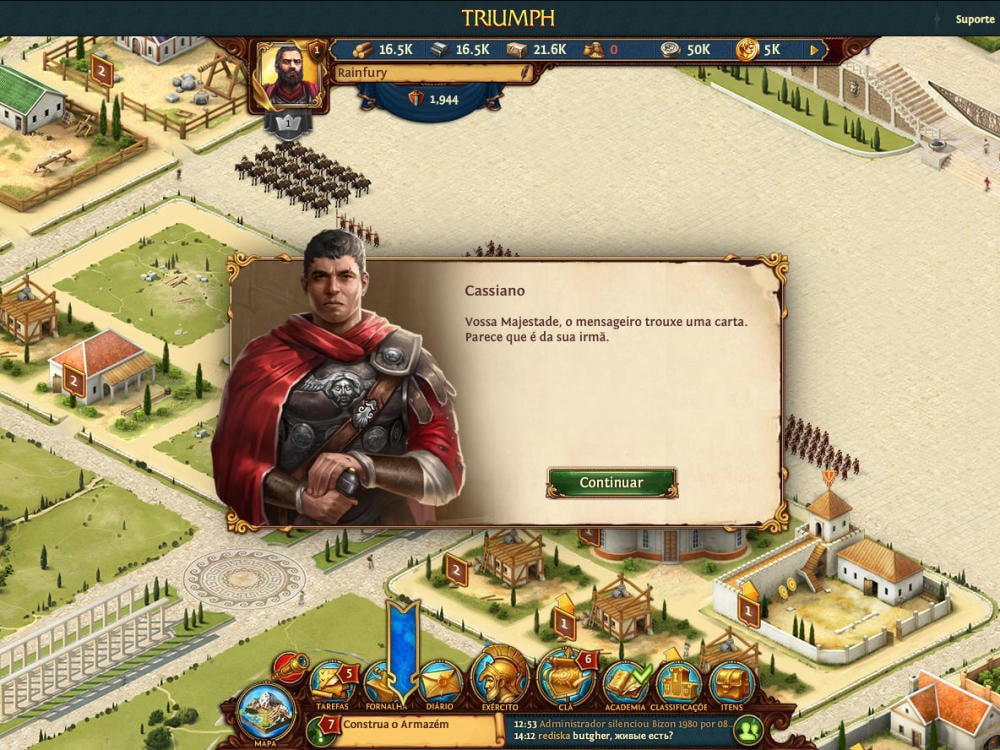Continue past Cassiano's dialogue

tap(611, 482)
